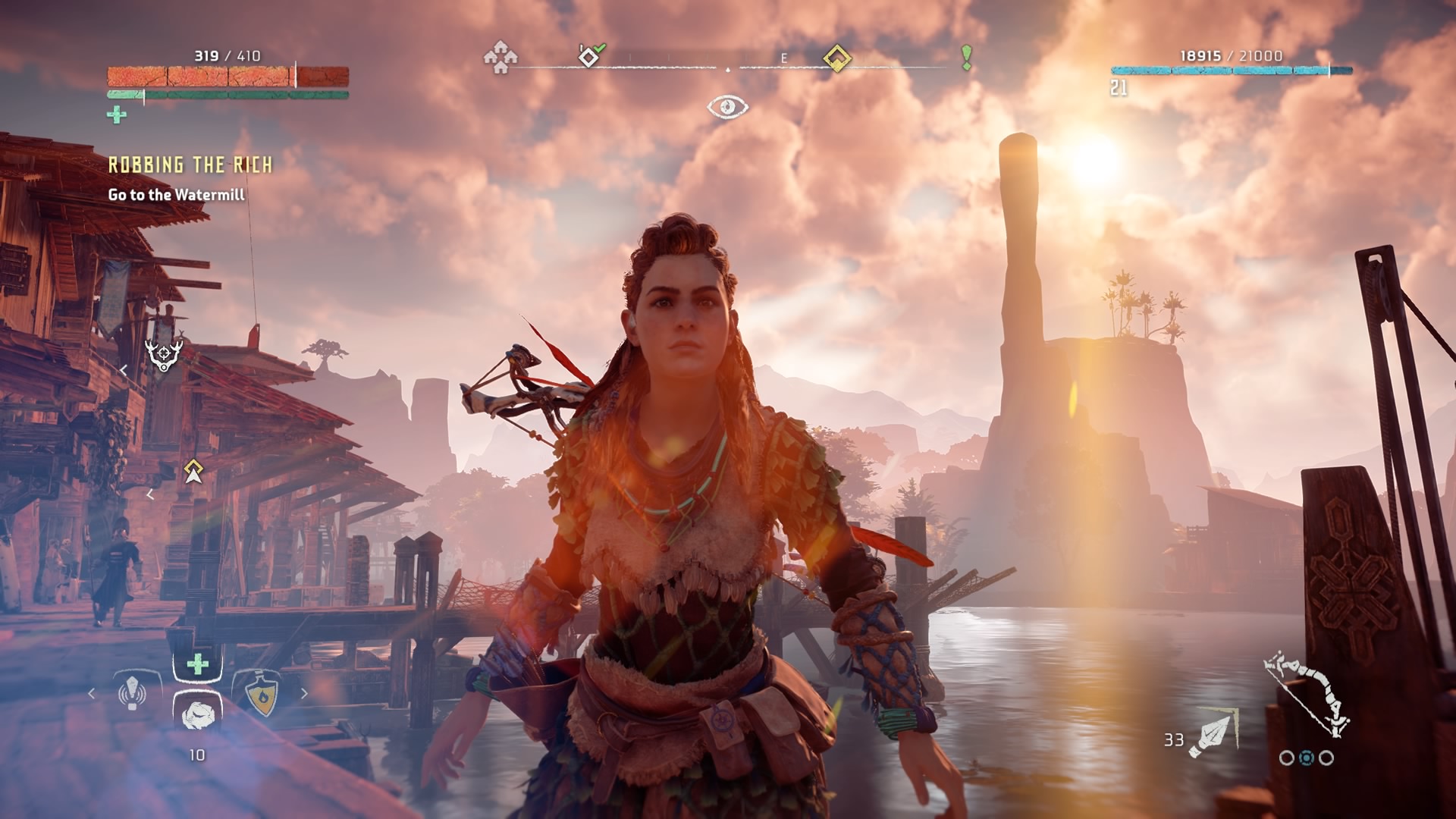This screenshot has width=1456, height=819.
Task: Select the hunter merchant antler-skull marker
Action: (164, 354)
